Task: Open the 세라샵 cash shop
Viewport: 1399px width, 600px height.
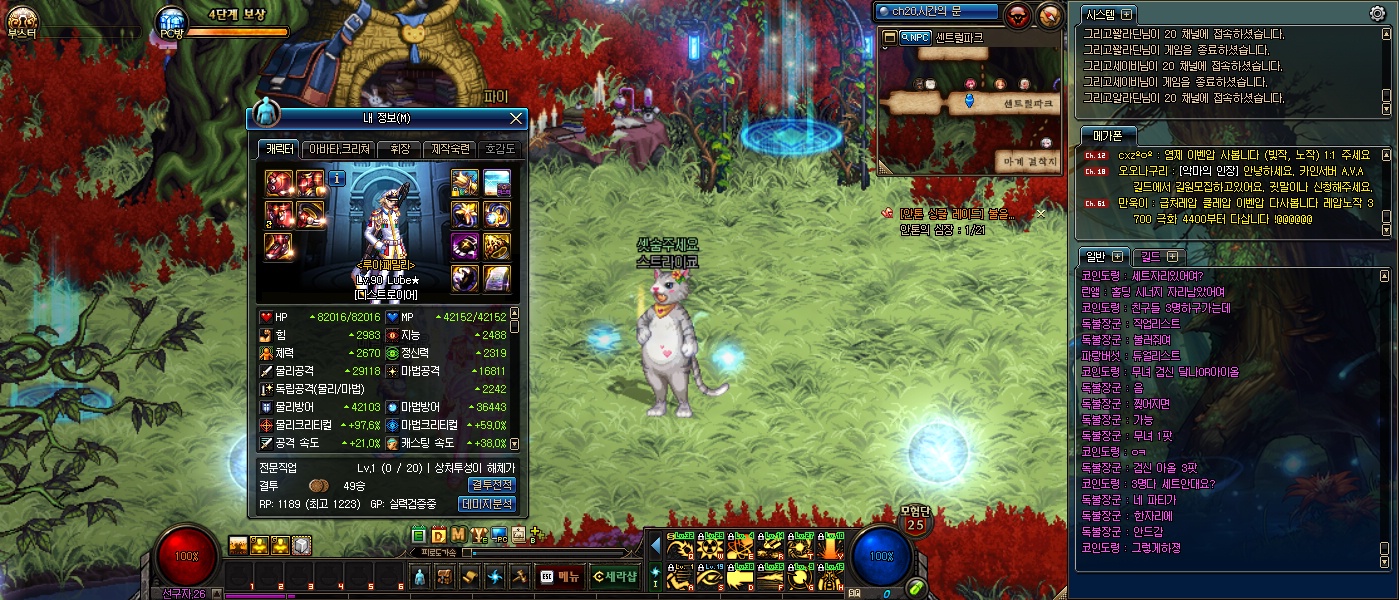Action: coord(613,576)
